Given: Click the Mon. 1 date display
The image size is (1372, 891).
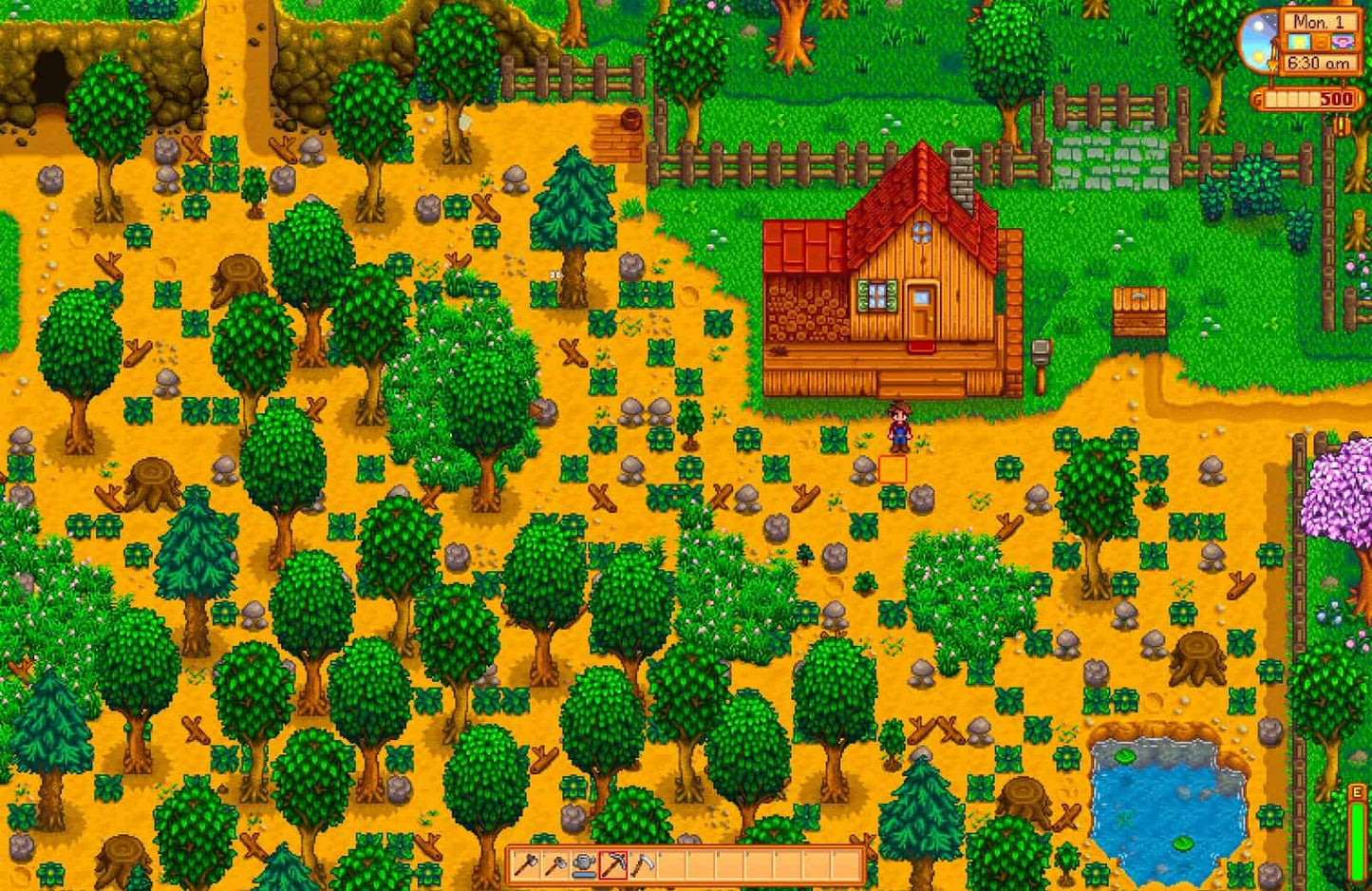Looking at the screenshot, I should pyautogui.click(x=1319, y=23).
